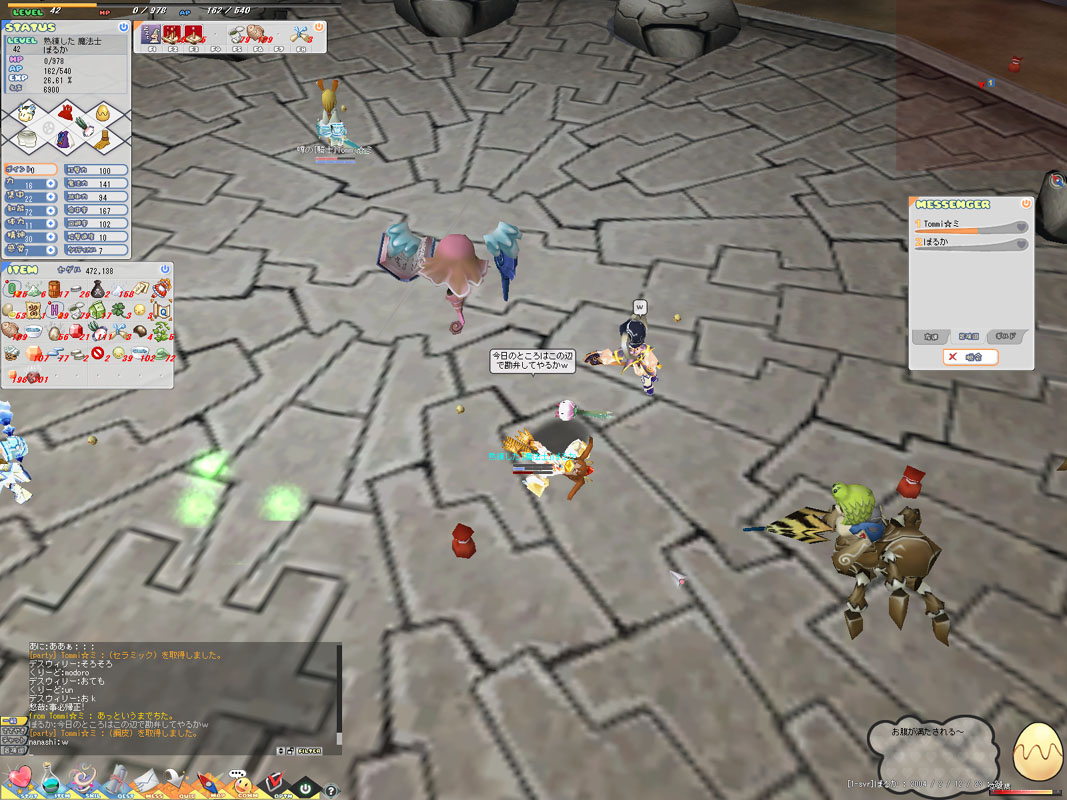The width and height of the screenshot is (1067, 800).
Task: Click the question mark help button
Action: (x=332, y=790)
